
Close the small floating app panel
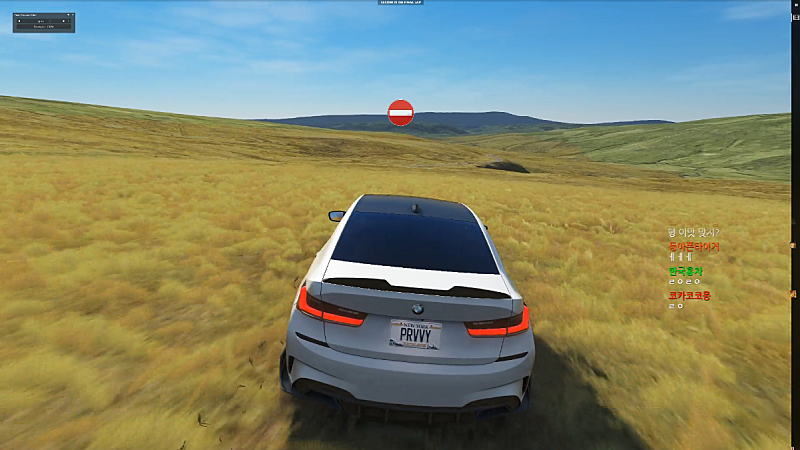point(71,16)
